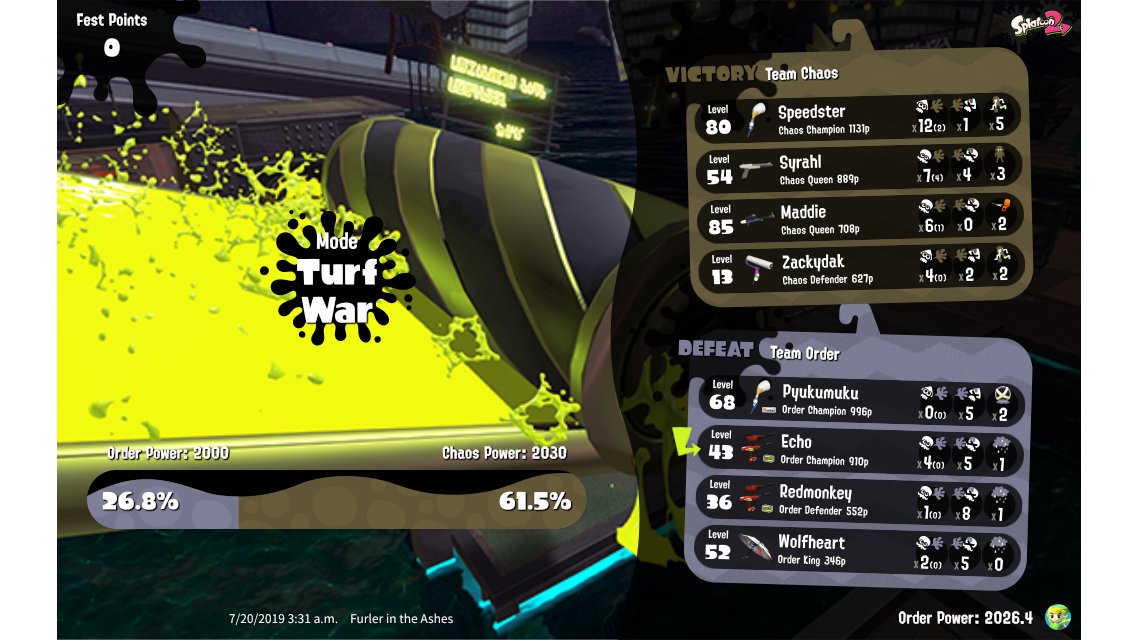Open the player avatar icon beside Order Power
The height and width of the screenshot is (640, 1138).
(1058, 616)
